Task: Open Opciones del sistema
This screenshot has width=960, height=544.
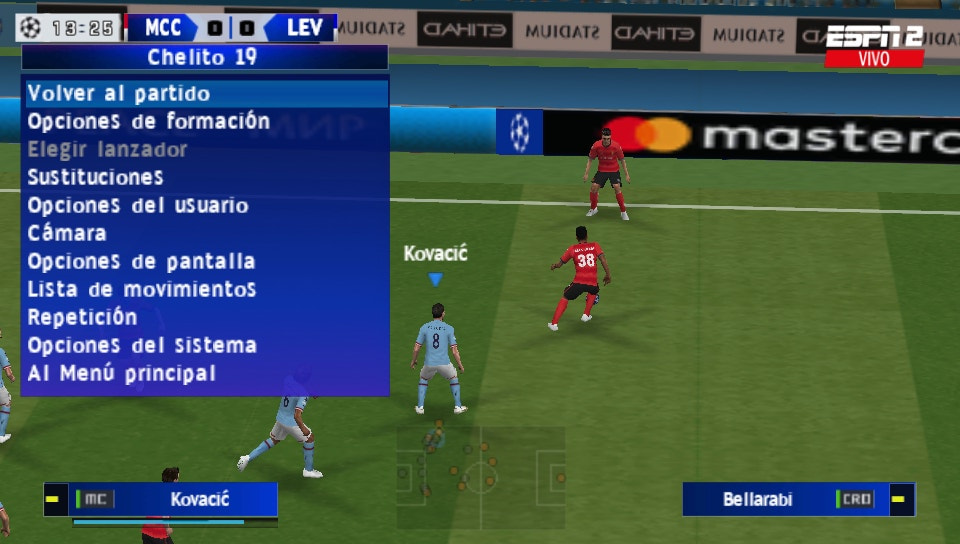Action: 142,346
